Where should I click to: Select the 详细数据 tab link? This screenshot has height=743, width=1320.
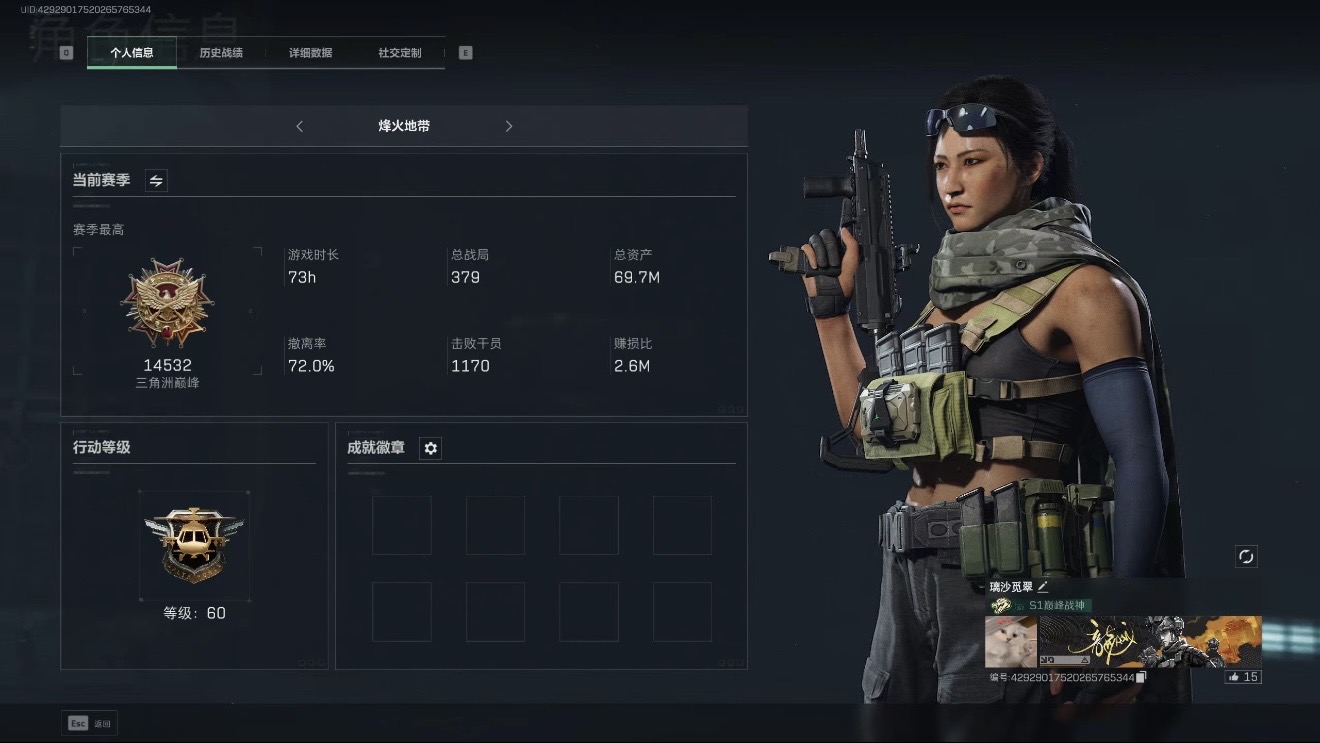pyautogui.click(x=310, y=52)
